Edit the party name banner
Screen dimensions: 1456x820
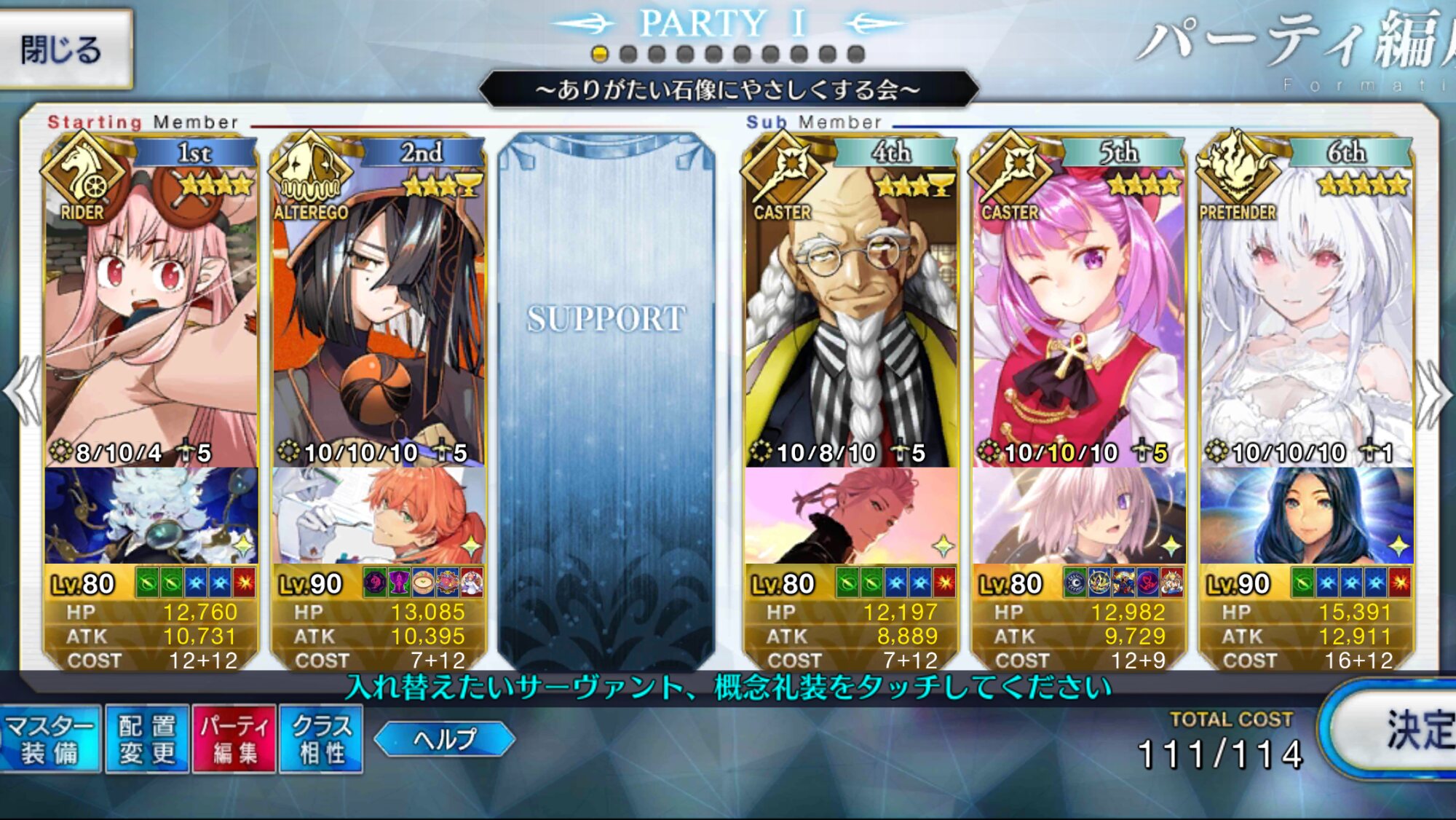tap(728, 90)
